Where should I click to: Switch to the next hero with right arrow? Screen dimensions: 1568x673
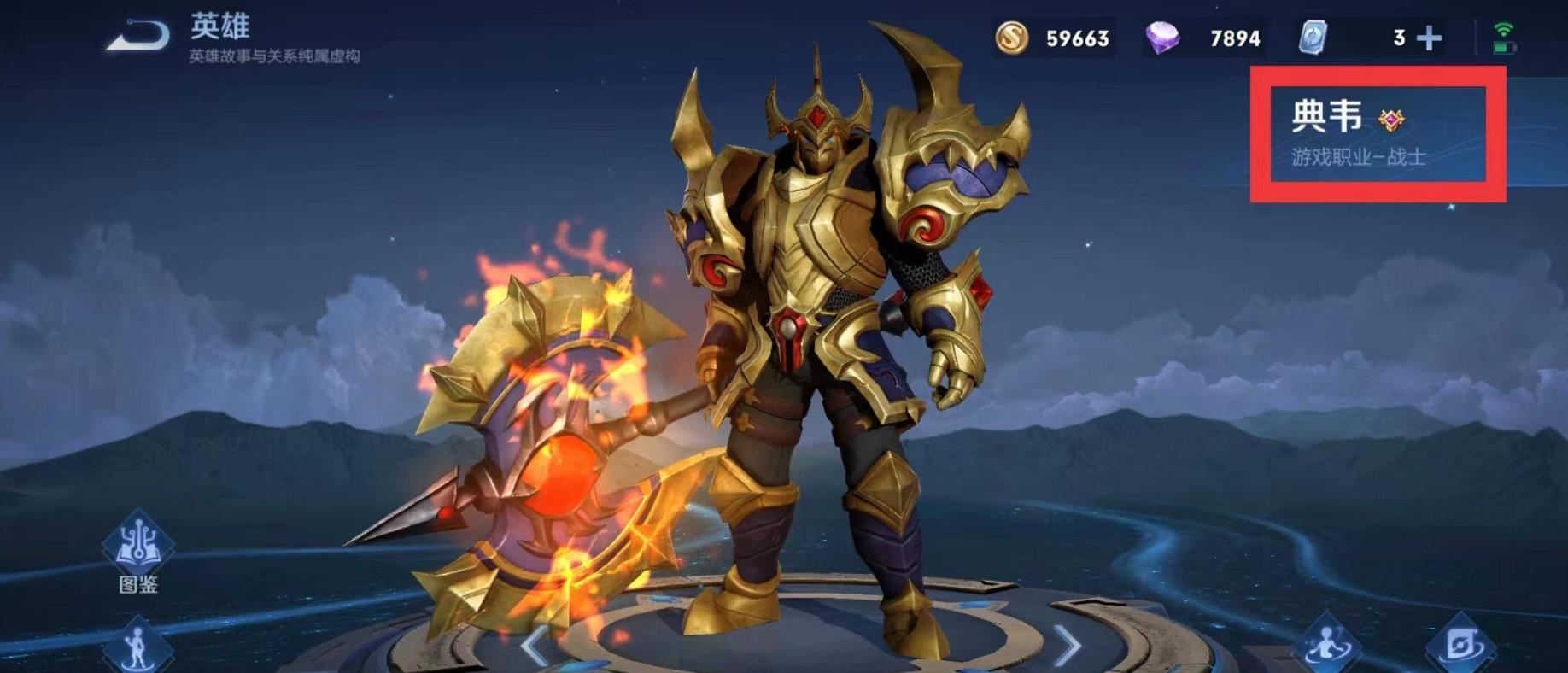tap(1067, 645)
